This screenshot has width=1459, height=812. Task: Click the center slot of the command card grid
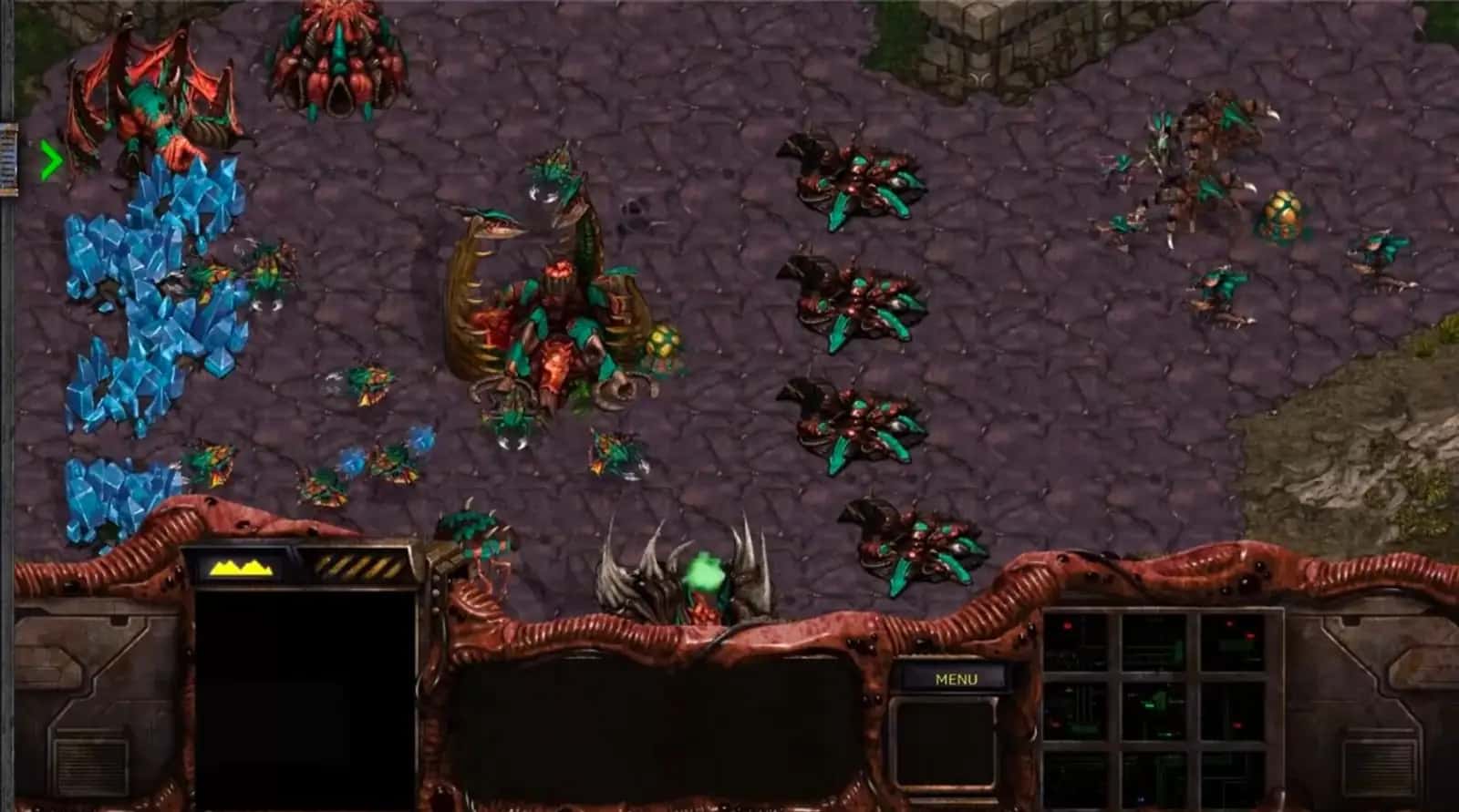[x=1157, y=712]
